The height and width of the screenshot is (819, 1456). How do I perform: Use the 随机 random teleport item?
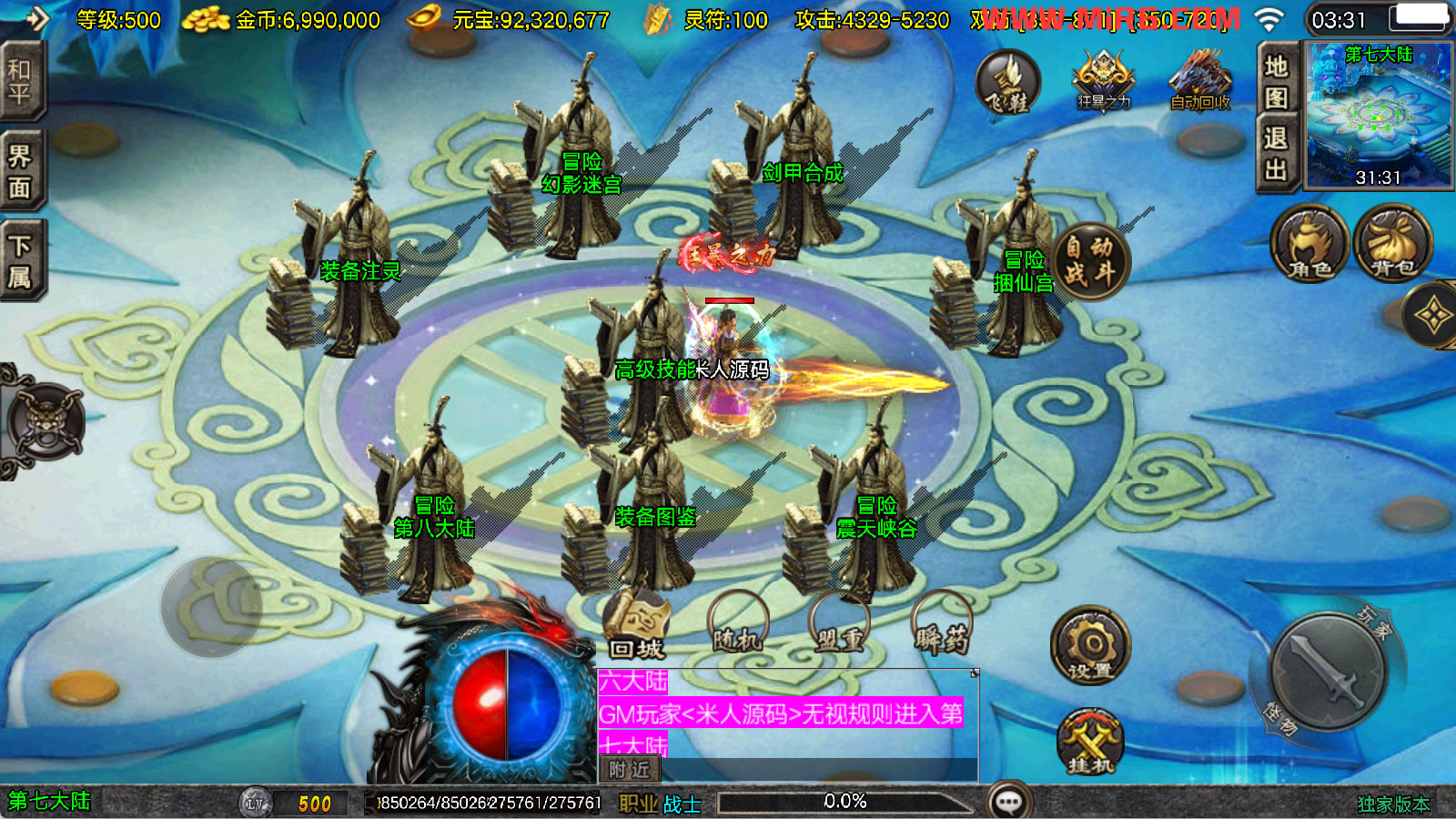click(738, 626)
